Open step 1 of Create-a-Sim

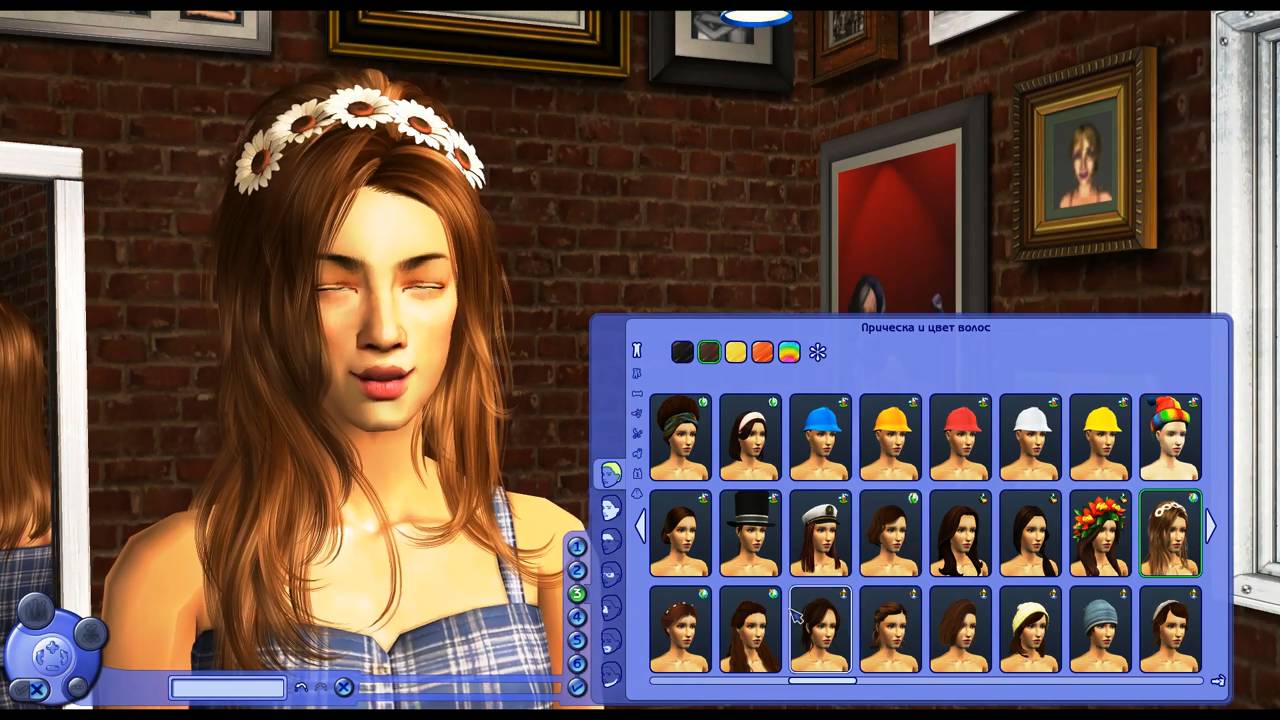[577, 547]
